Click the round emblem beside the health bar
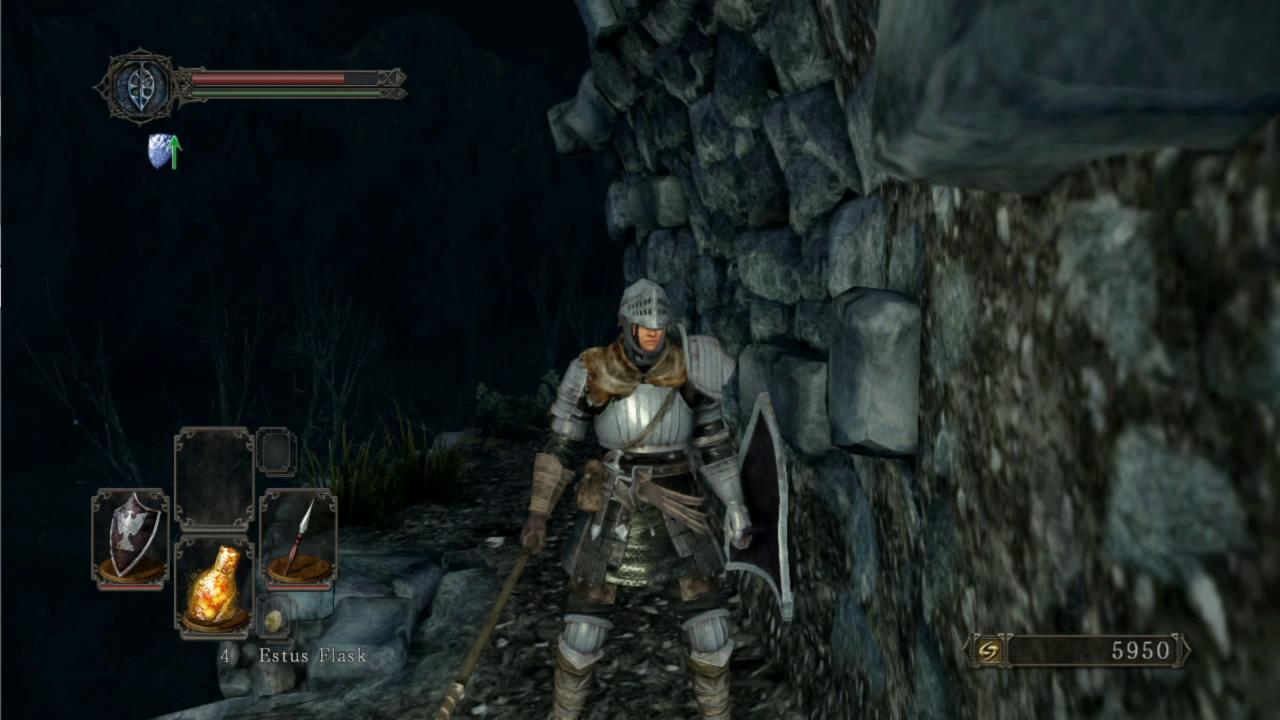 139,86
